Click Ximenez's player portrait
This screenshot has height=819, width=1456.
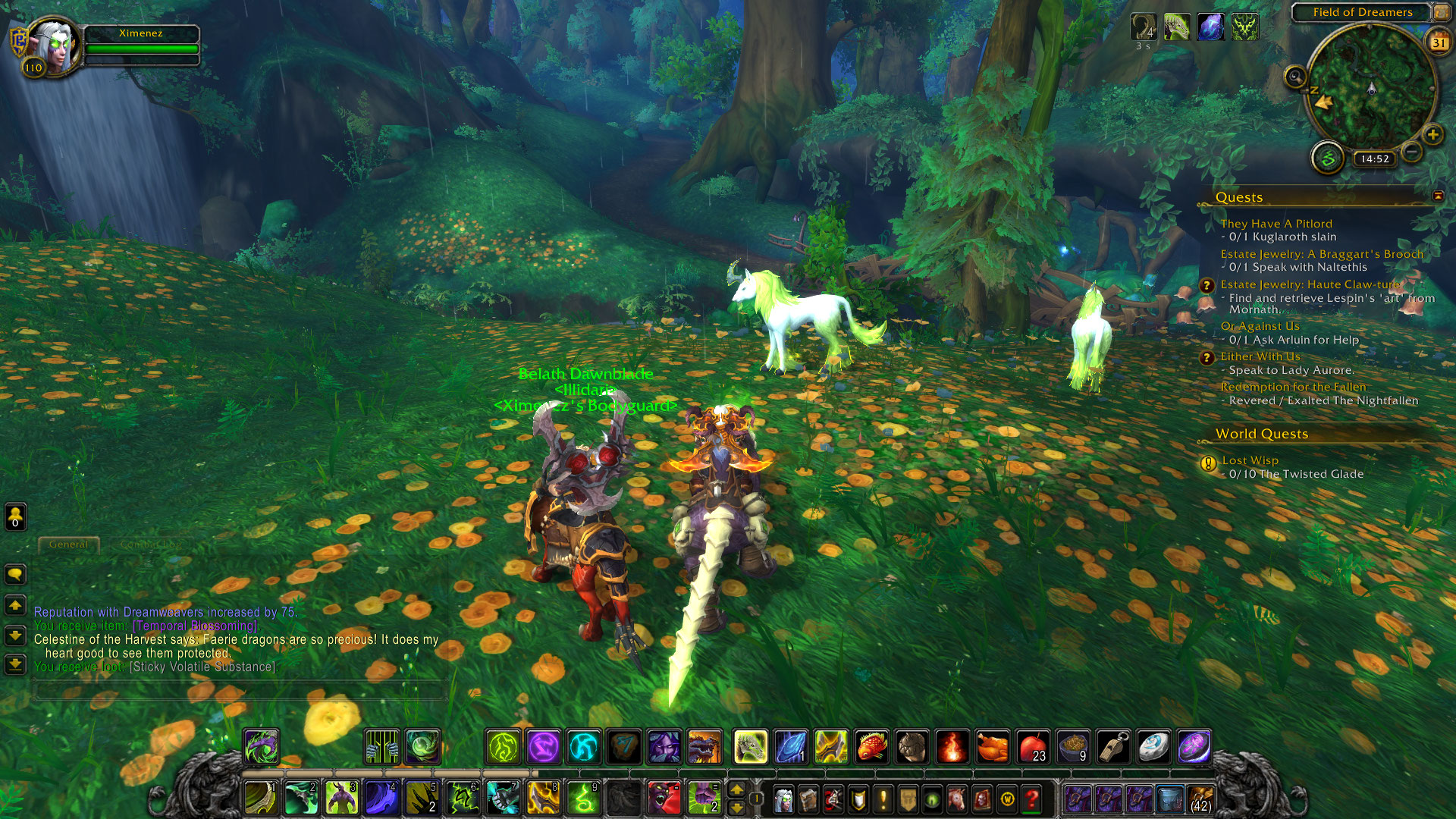point(55,45)
